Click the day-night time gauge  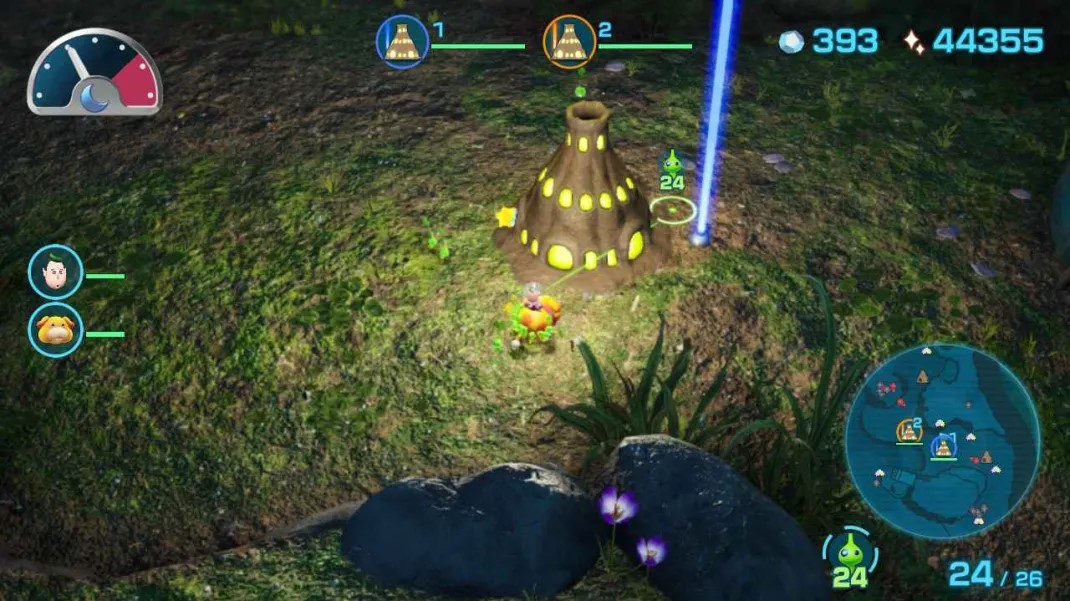[x=94, y=75]
